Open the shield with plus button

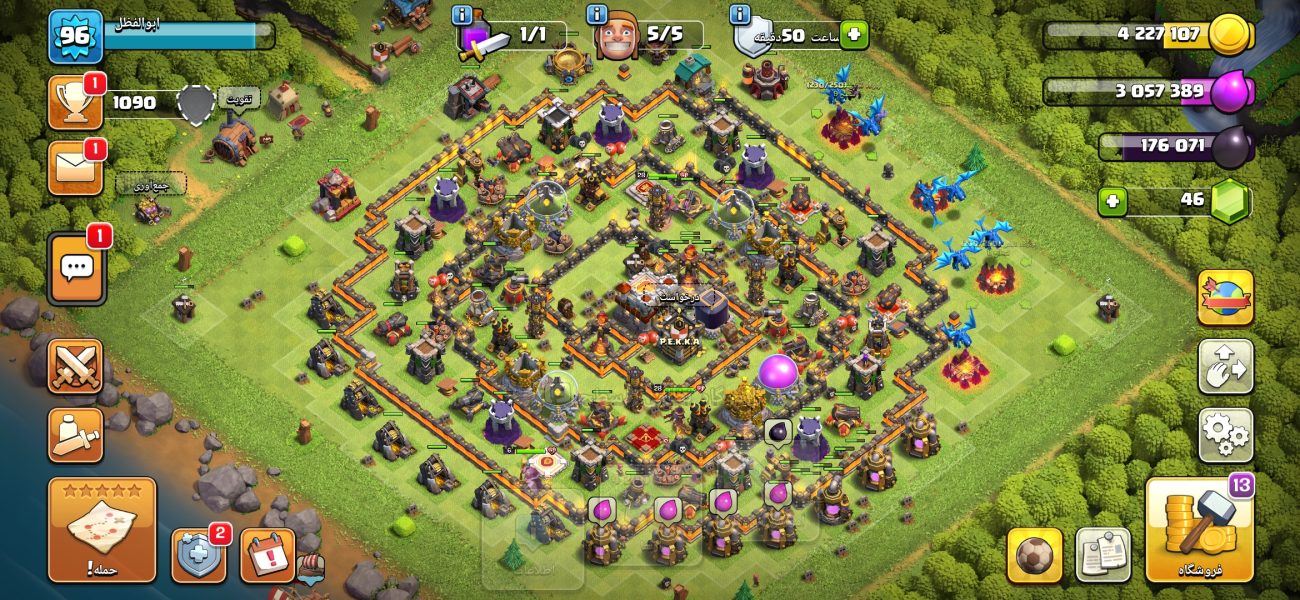(x=198, y=555)
